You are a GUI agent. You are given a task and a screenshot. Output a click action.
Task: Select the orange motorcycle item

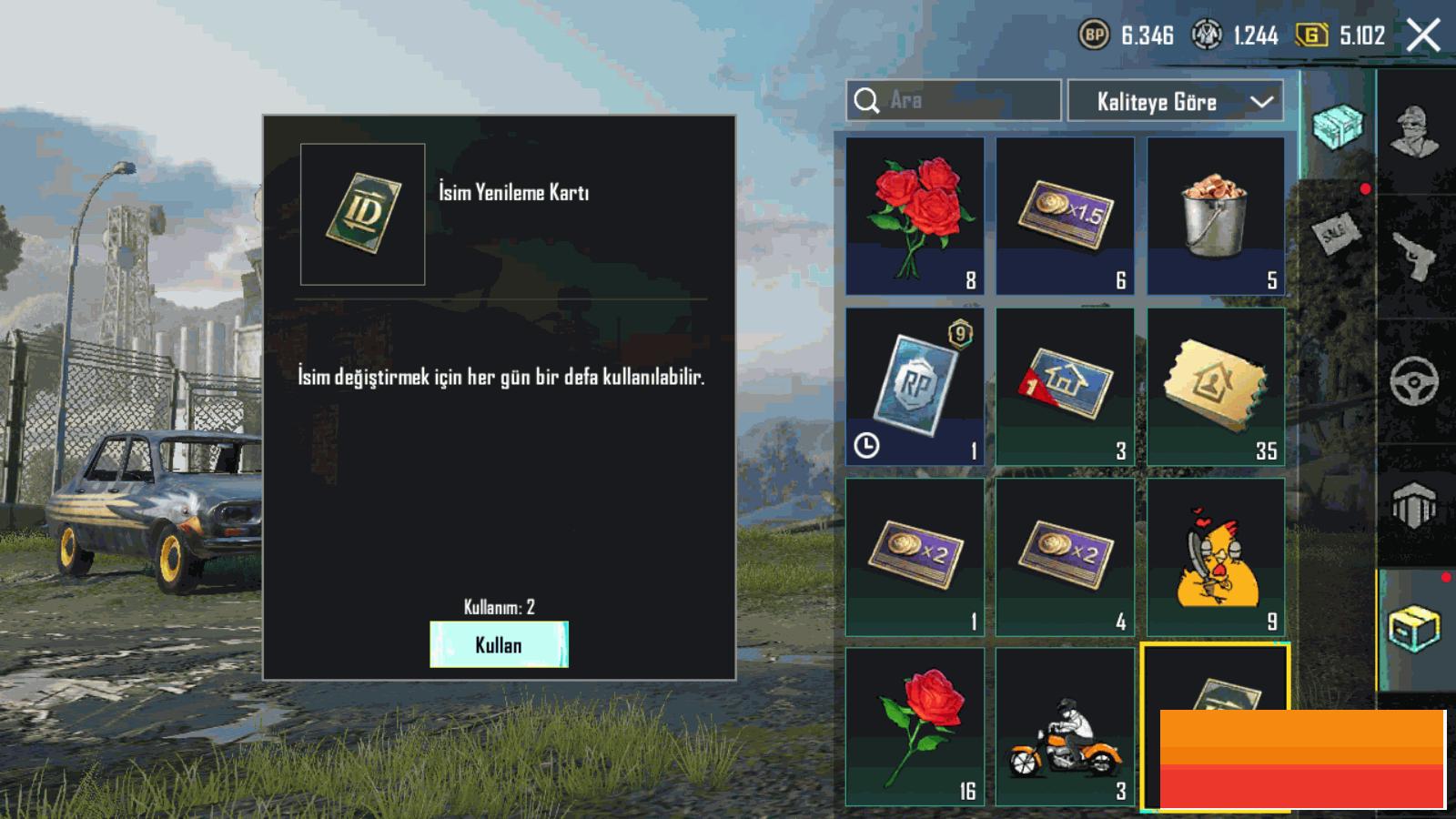(x=1065, y=726)
